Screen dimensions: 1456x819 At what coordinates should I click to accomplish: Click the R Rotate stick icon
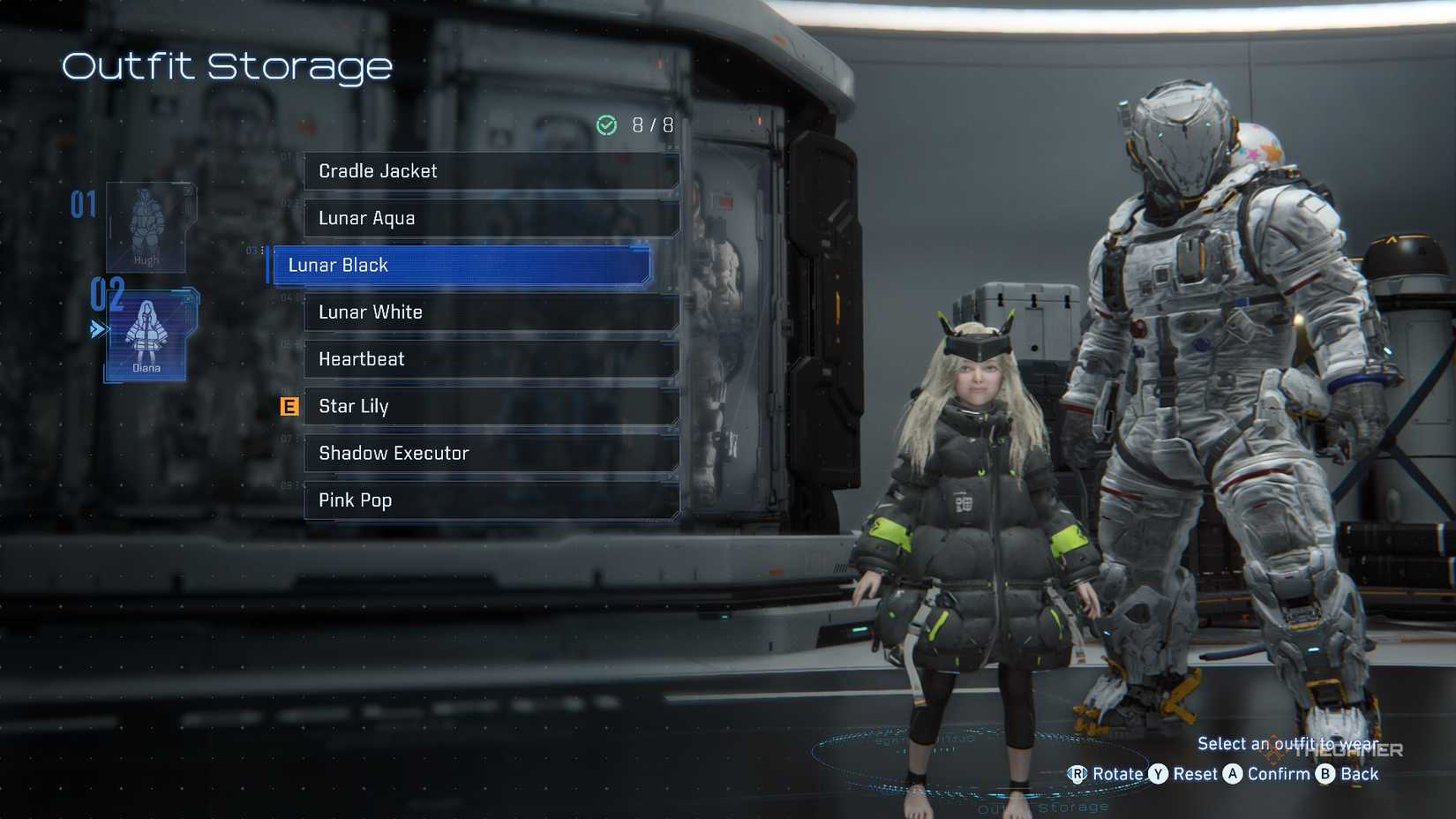click(1078, 774)
